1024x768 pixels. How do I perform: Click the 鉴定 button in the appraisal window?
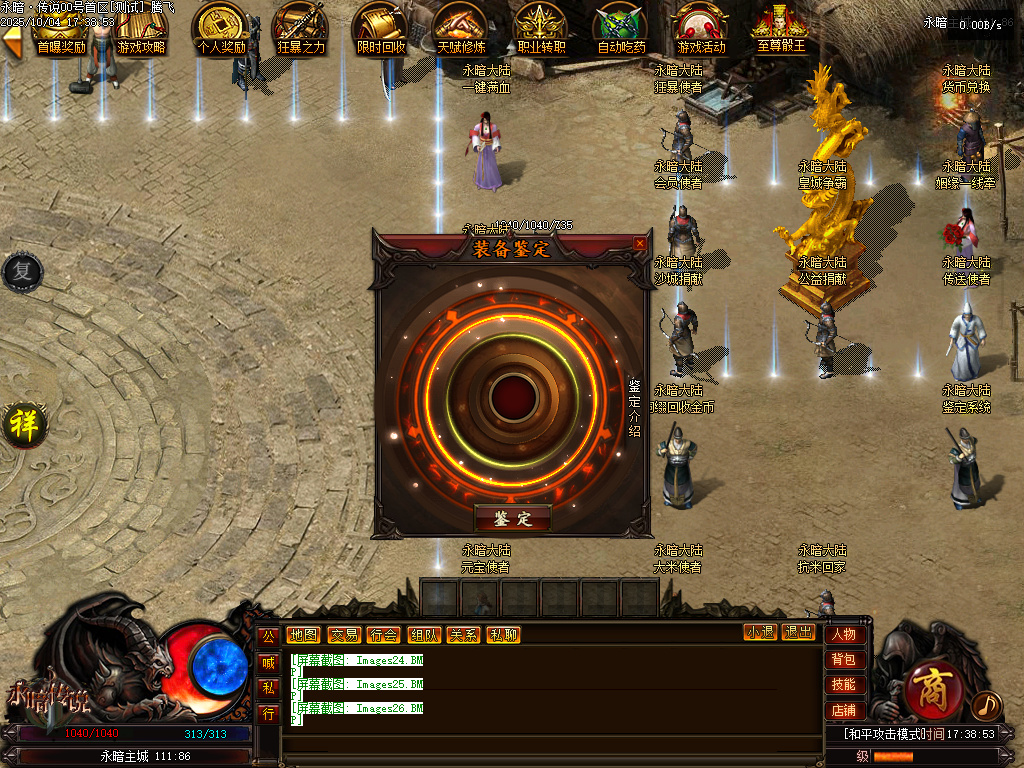[512, 517]
